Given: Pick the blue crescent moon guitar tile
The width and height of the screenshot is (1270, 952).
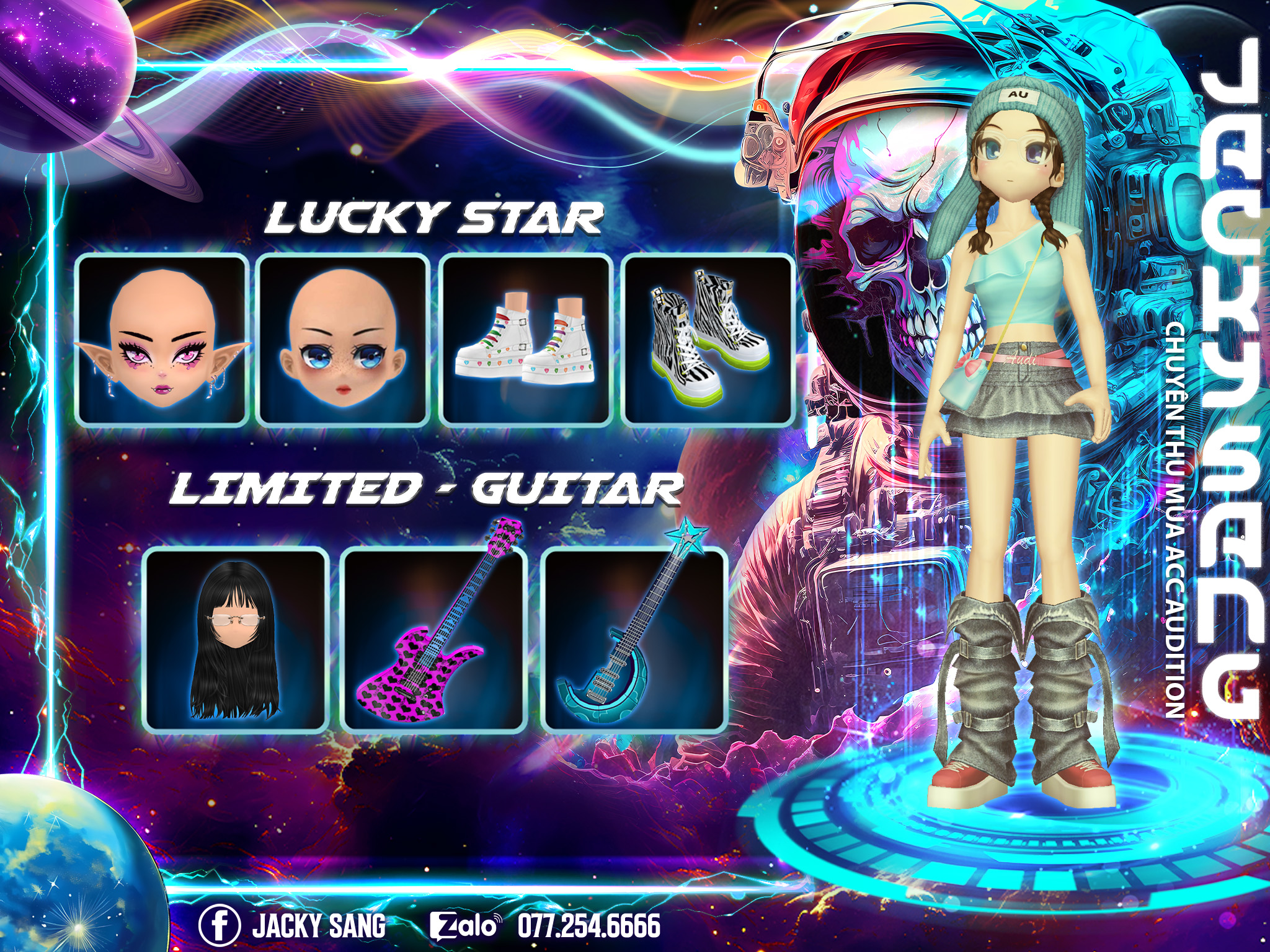Looking at the screenshot, I should click(633, 640).
